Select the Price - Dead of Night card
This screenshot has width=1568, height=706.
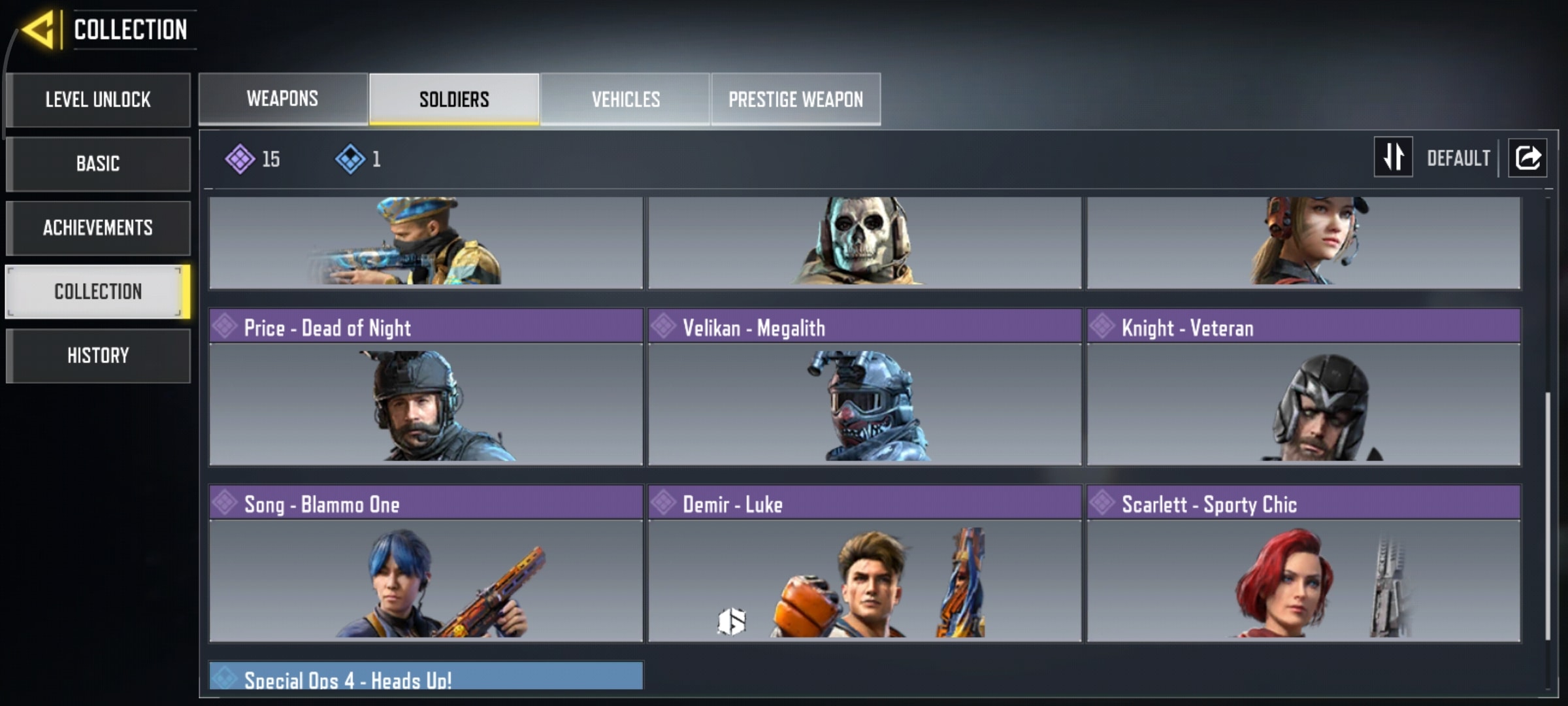(x=426, y=387)
